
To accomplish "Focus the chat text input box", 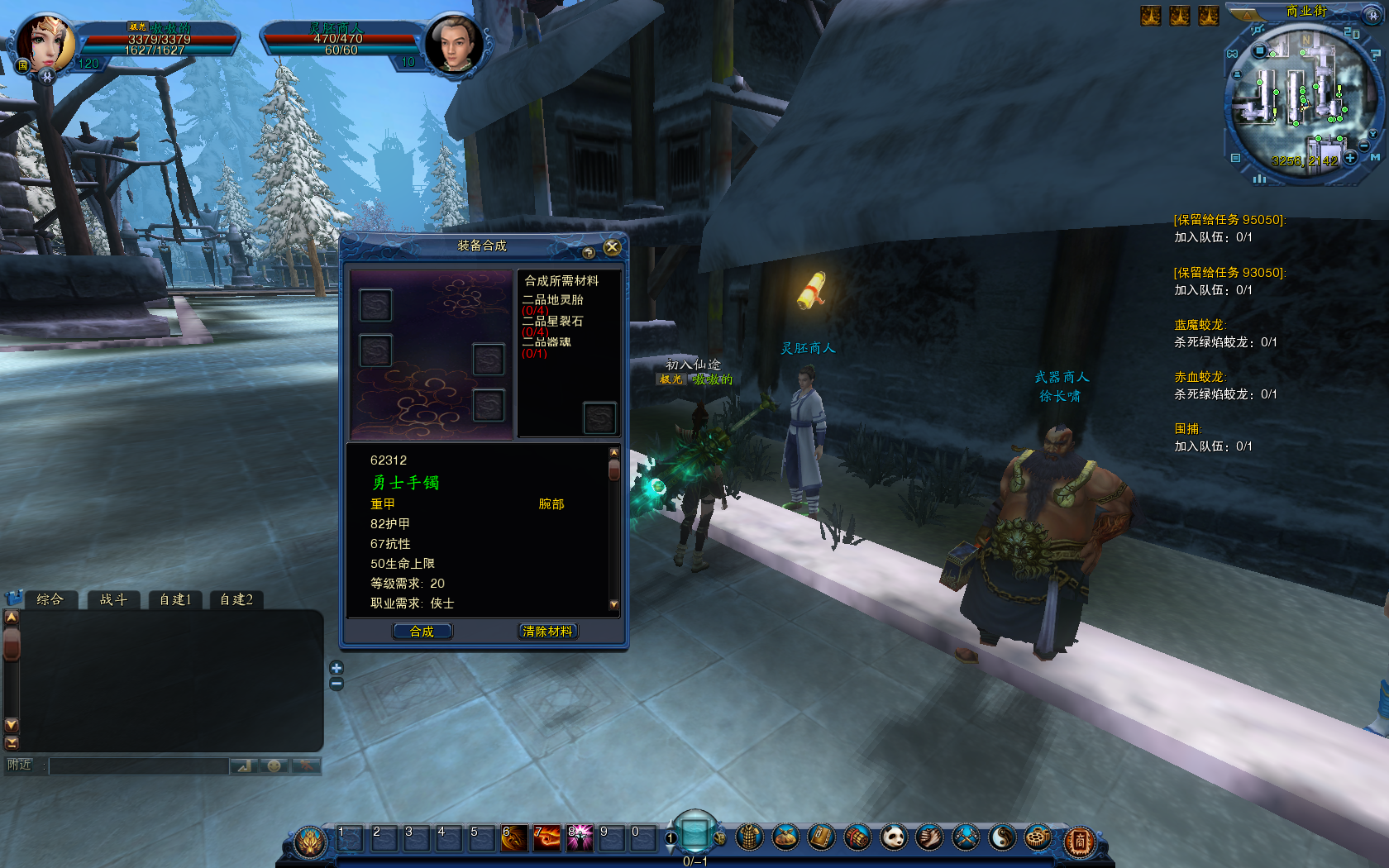I will tap(139, 766).
